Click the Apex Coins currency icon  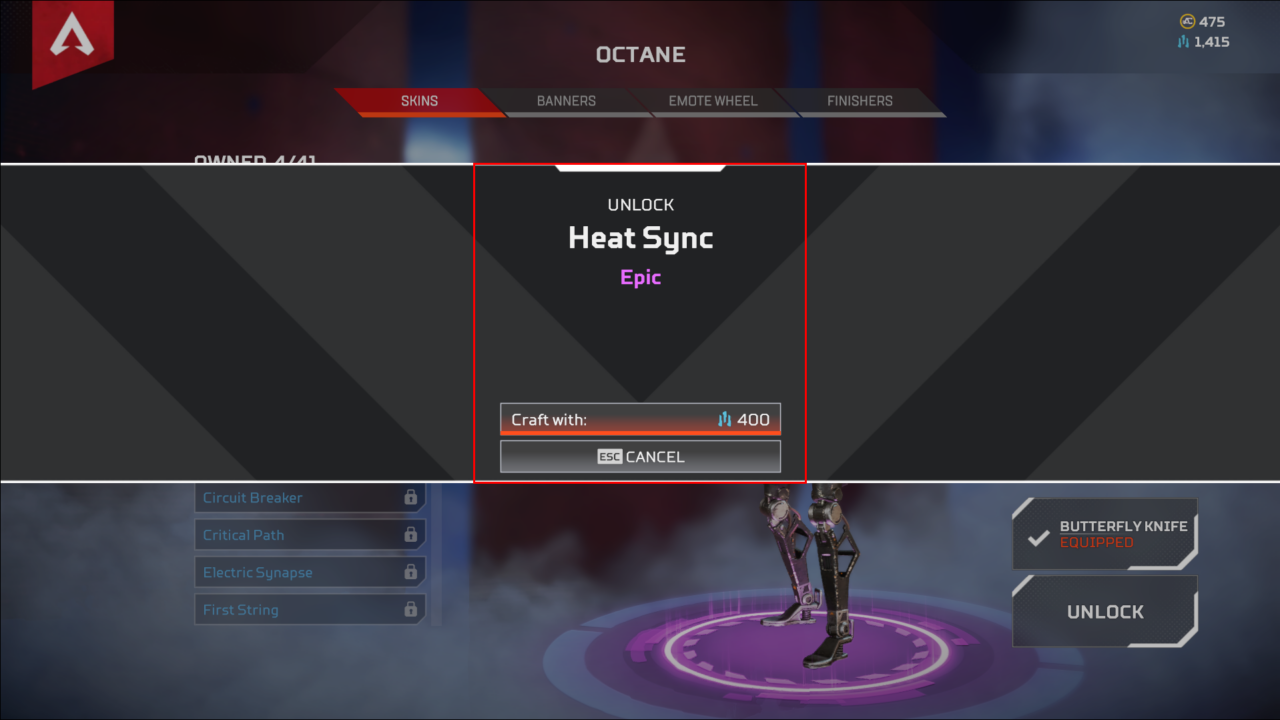coord(1187,20)
